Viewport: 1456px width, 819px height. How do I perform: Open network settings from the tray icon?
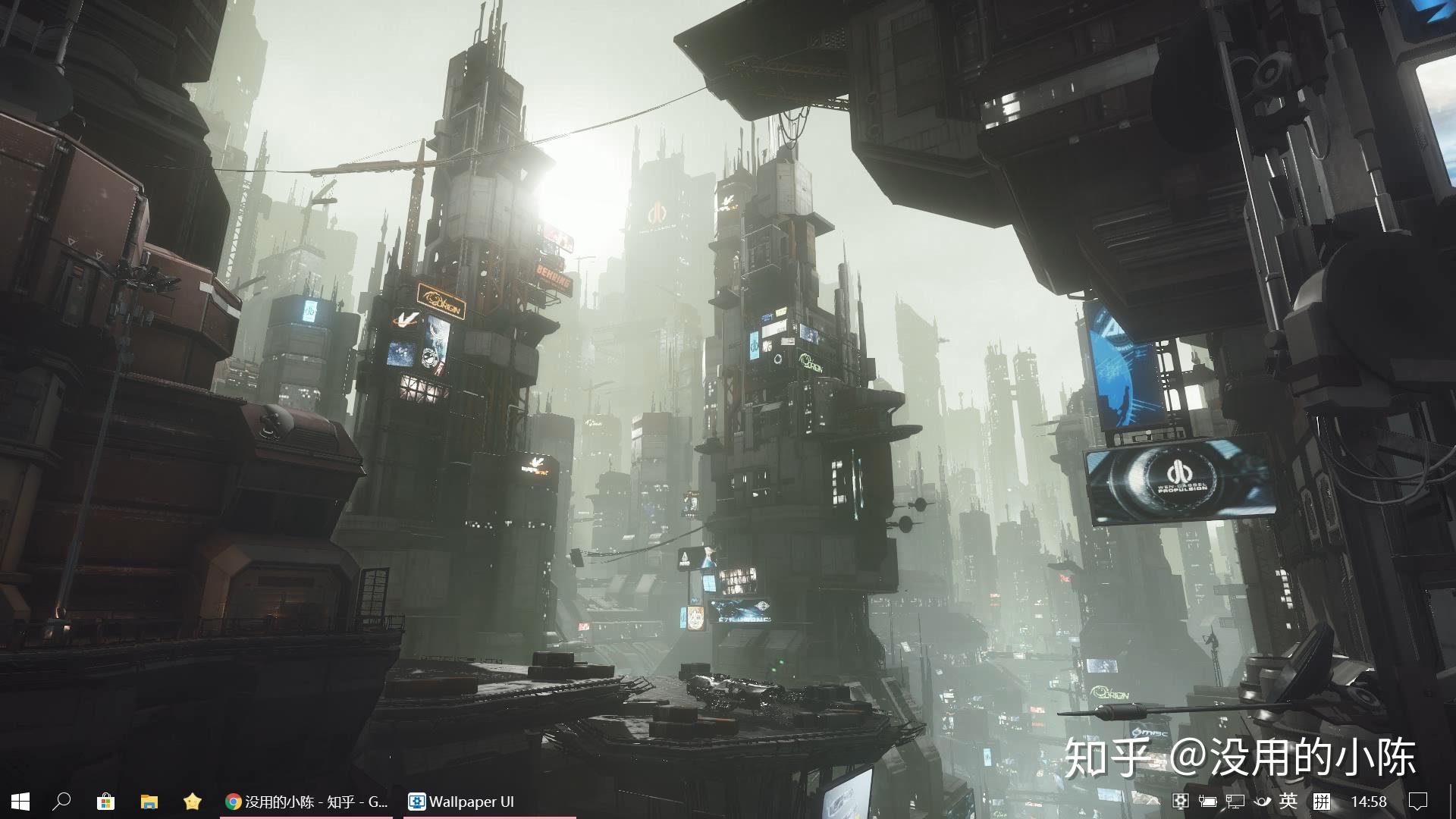pyautogui.click(x=1236, y=802)
